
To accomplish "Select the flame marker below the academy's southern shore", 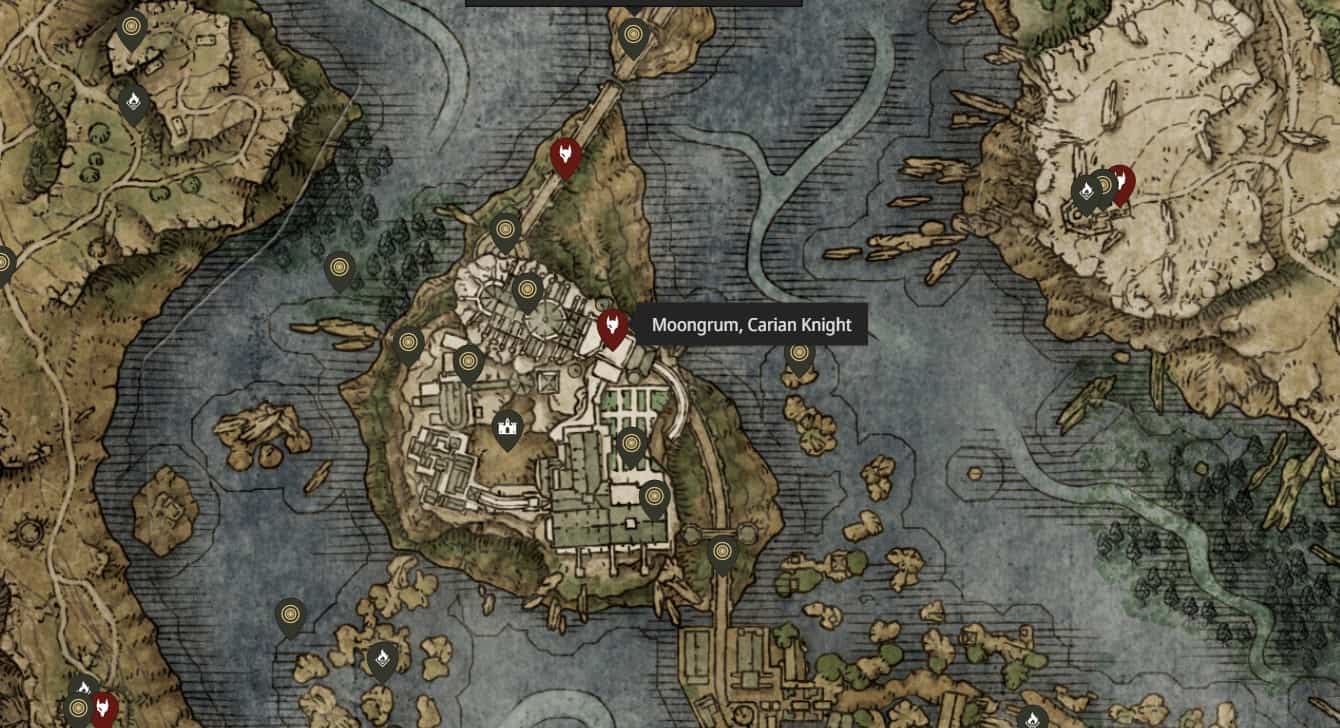I will coord(383,659).
